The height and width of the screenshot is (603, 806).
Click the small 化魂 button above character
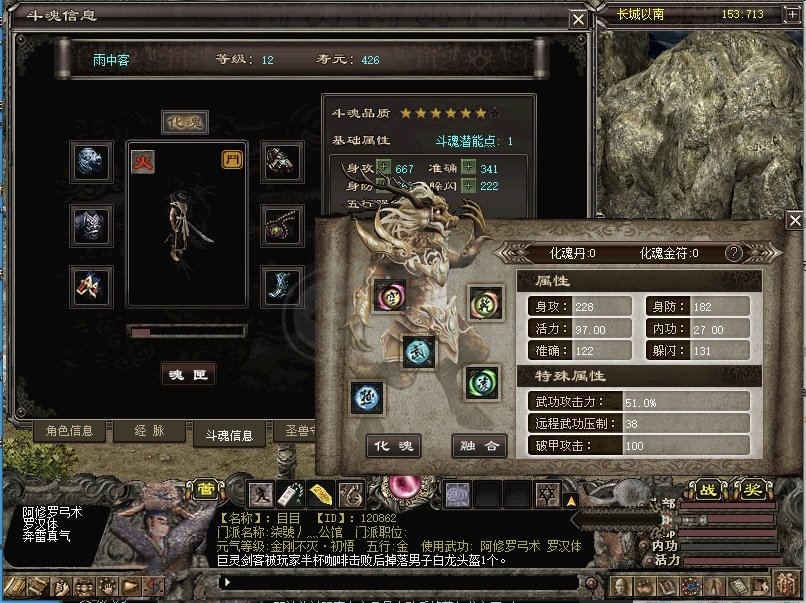click(x=185, y=122)
